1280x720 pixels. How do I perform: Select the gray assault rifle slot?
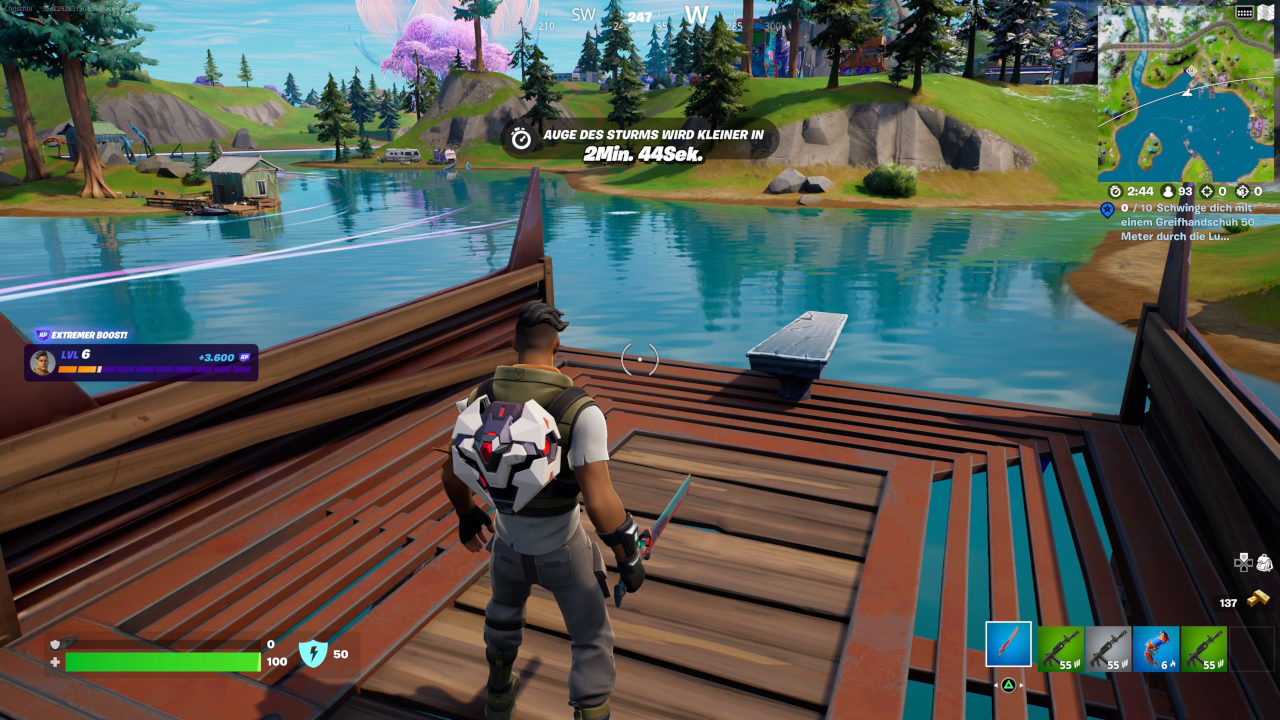[1108, 648]
